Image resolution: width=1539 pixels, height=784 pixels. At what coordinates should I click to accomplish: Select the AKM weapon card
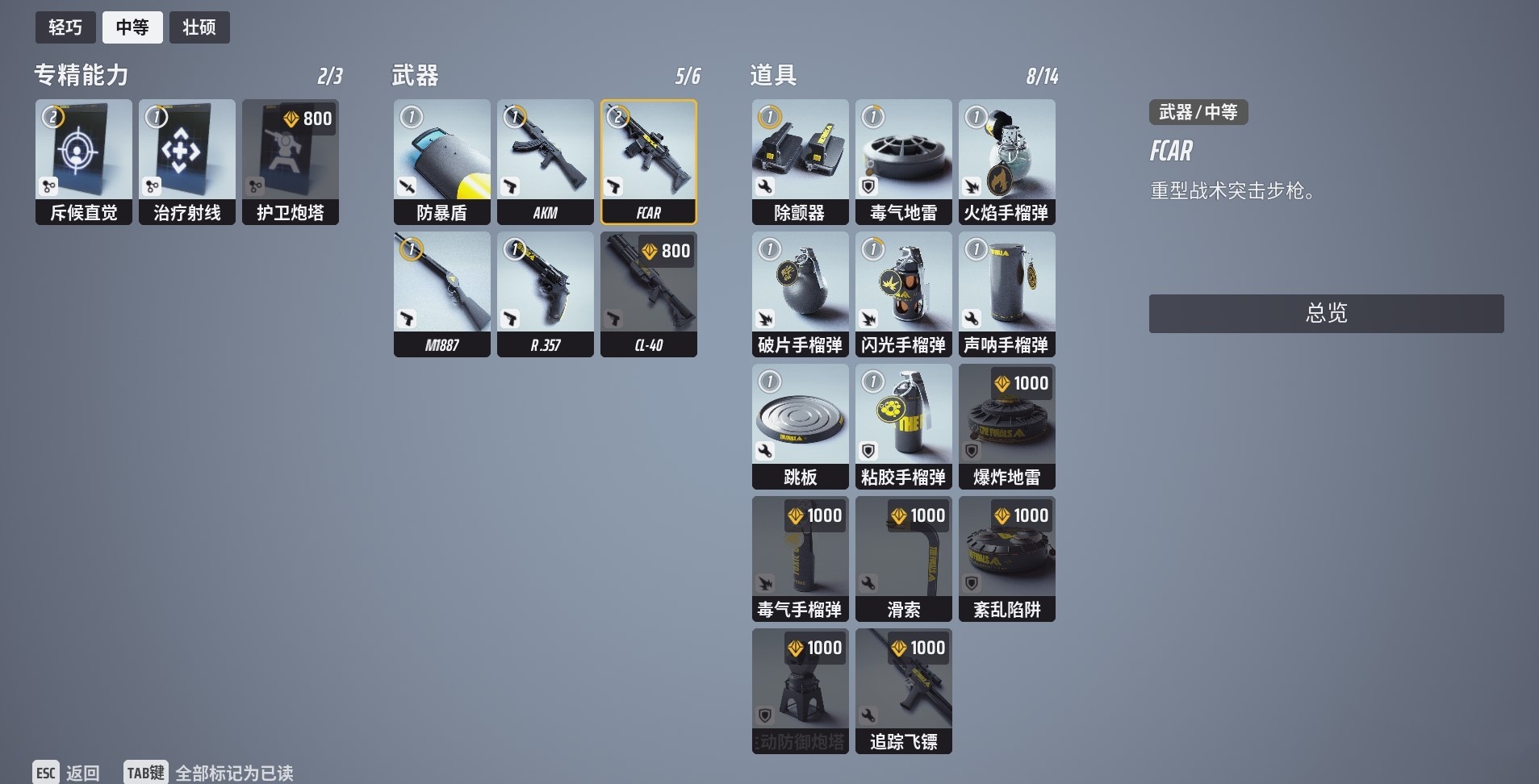coord(546,161)
